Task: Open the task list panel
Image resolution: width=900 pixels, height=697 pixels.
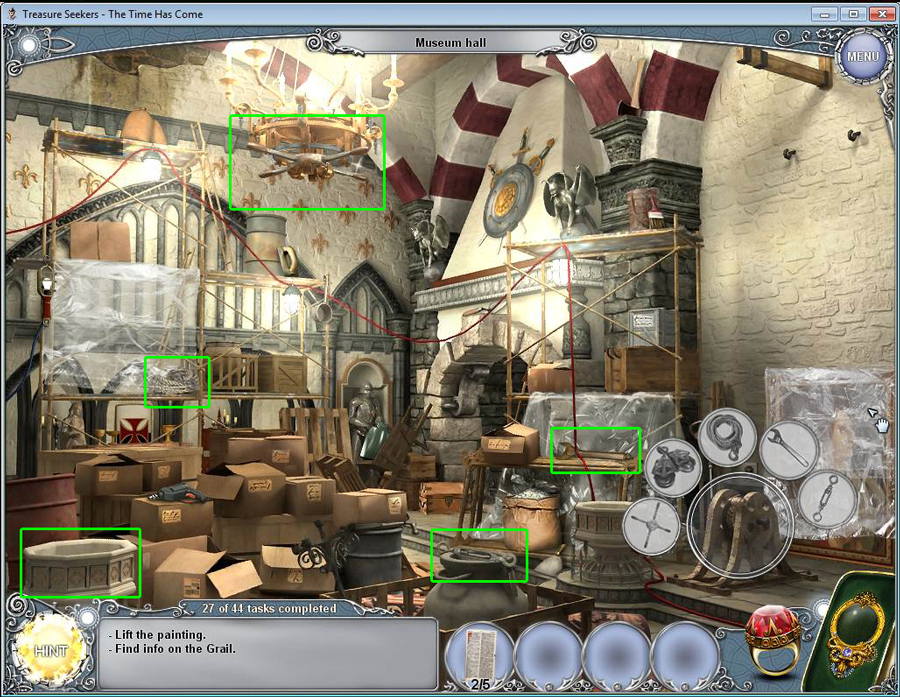Action: coord(270,649)
